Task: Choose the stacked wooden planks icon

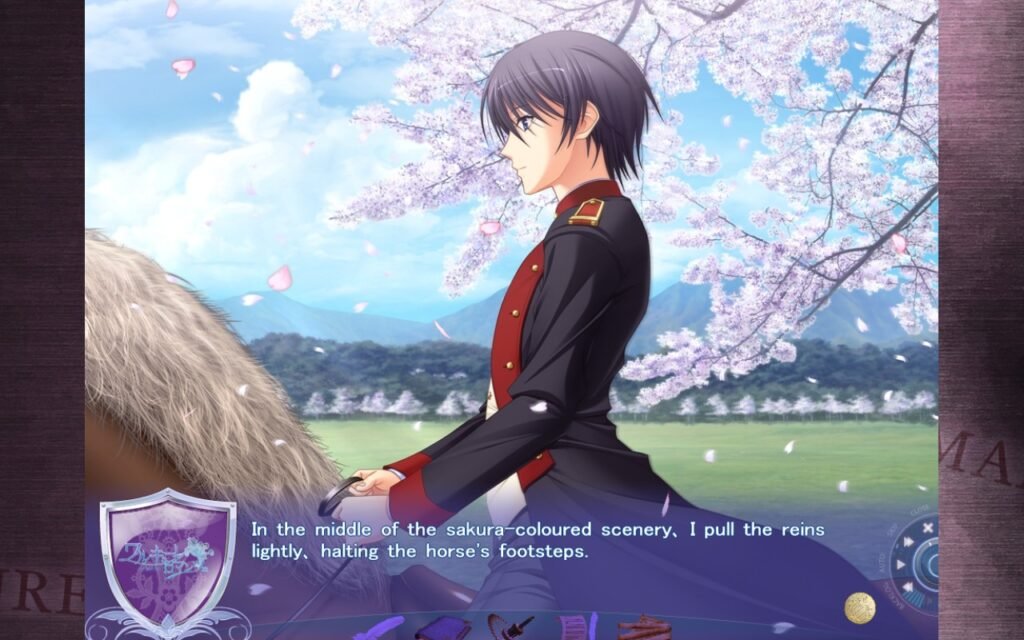Action: 643,628
